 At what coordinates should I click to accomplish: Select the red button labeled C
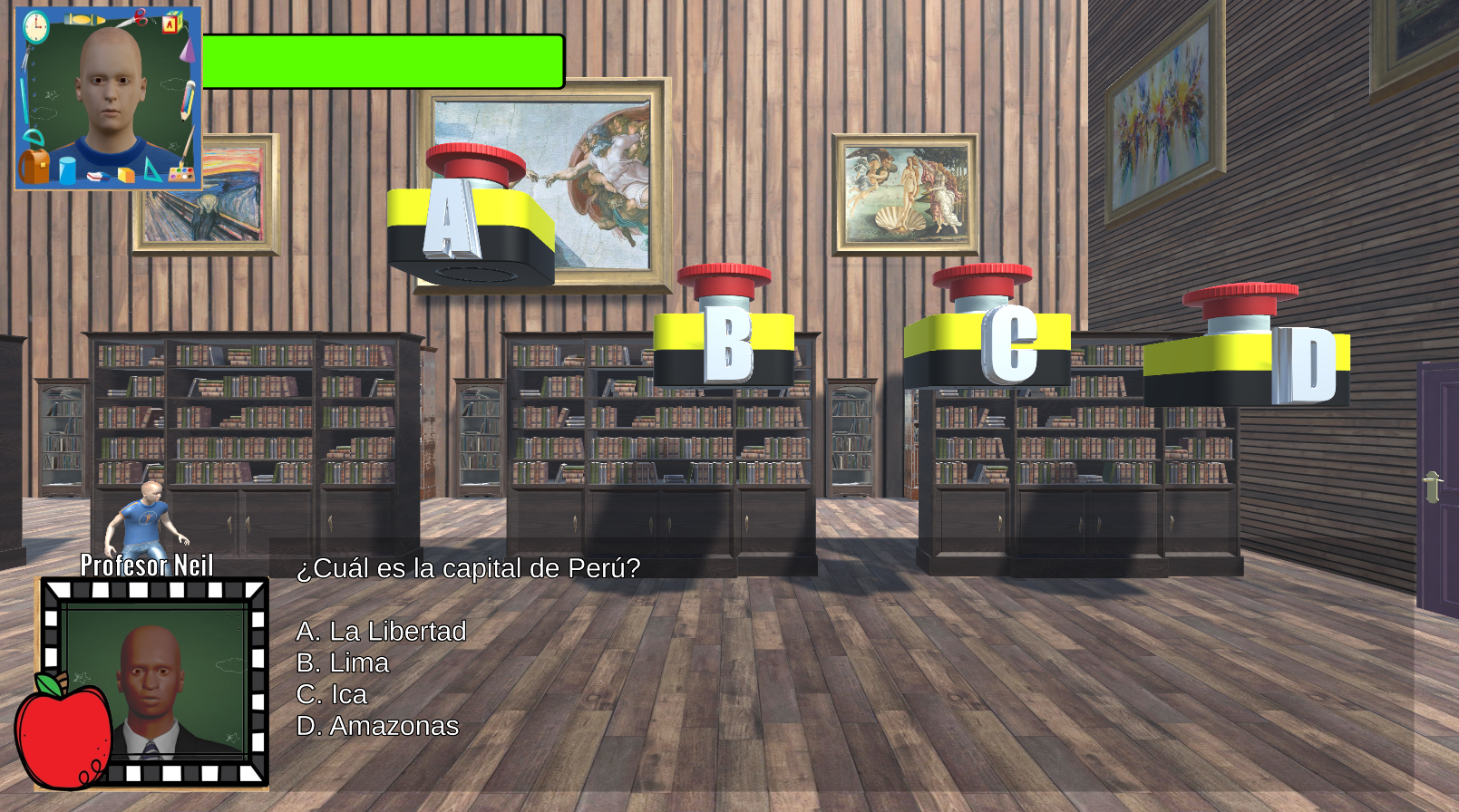coord(982,279)
